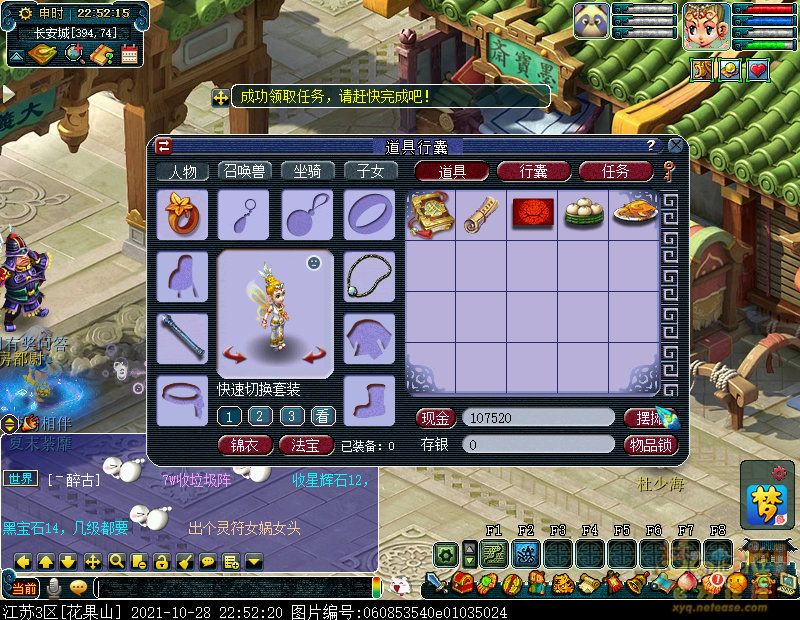Switch to quick outfit set 2
This screenshot has height=620, width=800.
[x=260, y=416]
